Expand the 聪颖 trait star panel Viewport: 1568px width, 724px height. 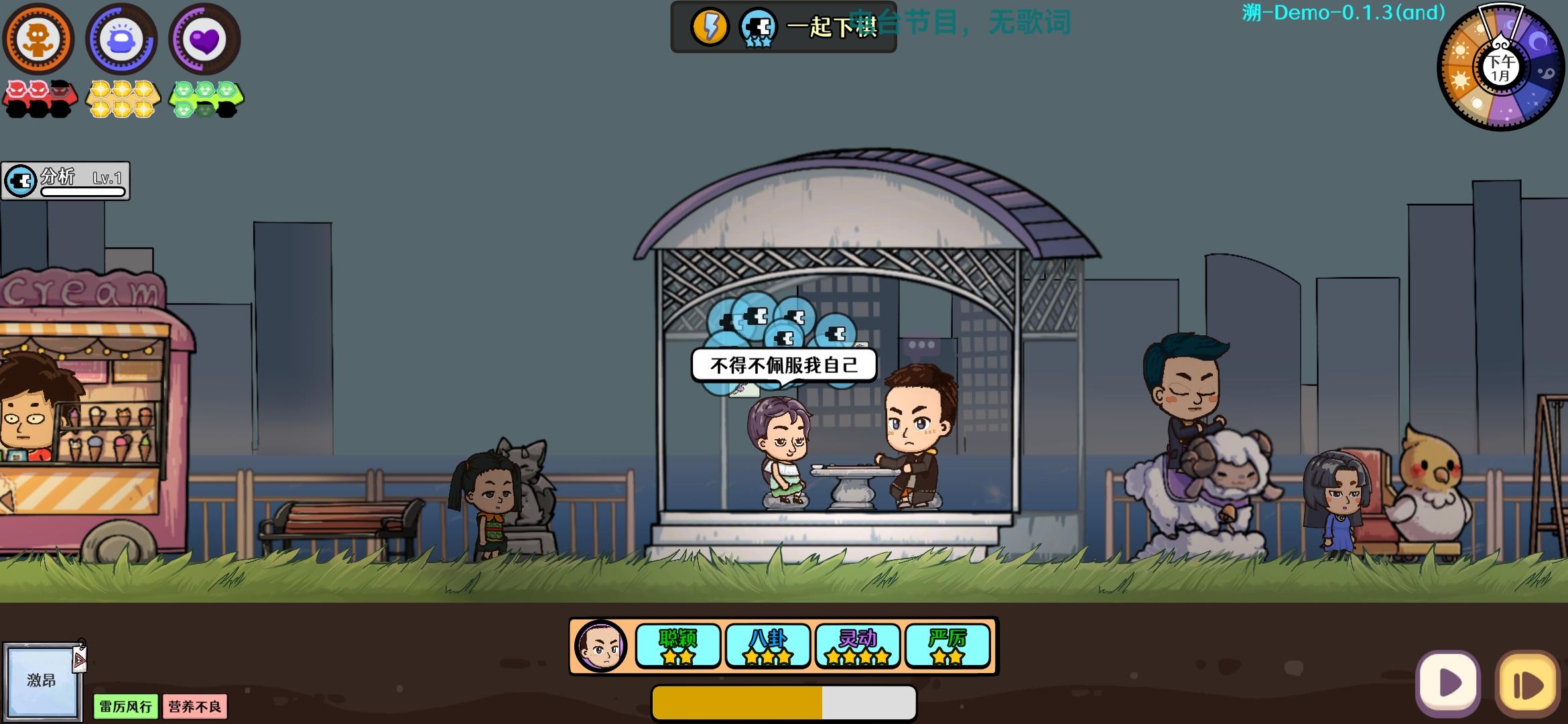click(x=678, y=645)
